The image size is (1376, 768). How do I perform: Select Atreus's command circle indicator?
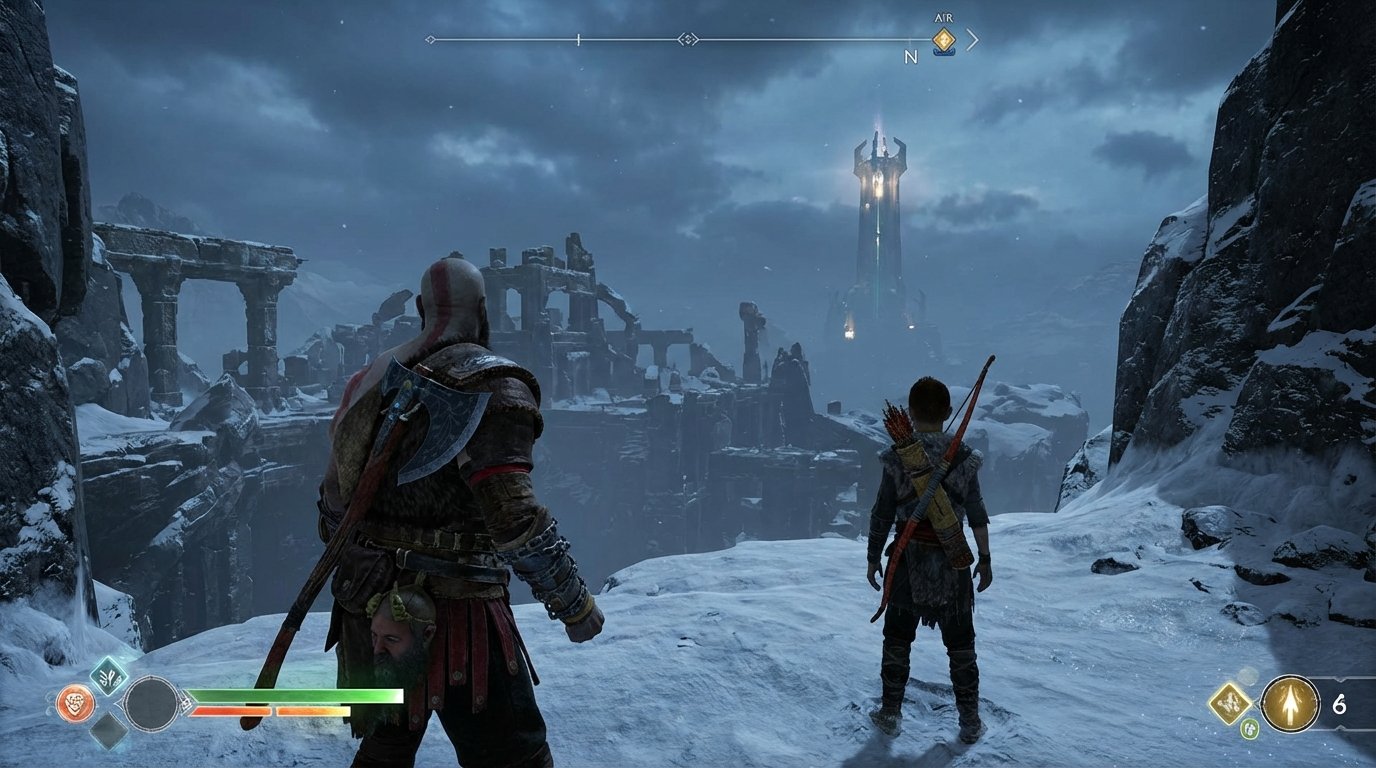coord(151,704)
